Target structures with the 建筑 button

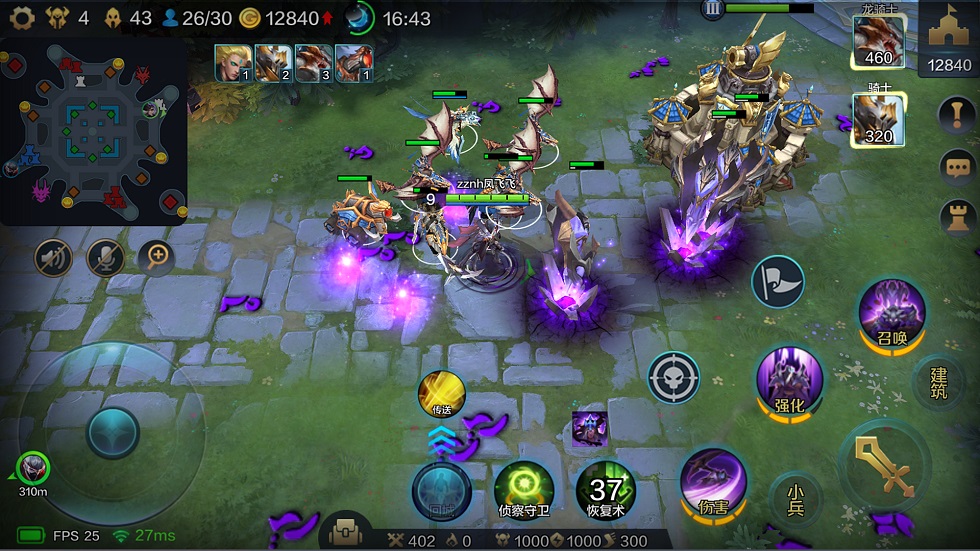pyautogui.click(x=938, y=381)
